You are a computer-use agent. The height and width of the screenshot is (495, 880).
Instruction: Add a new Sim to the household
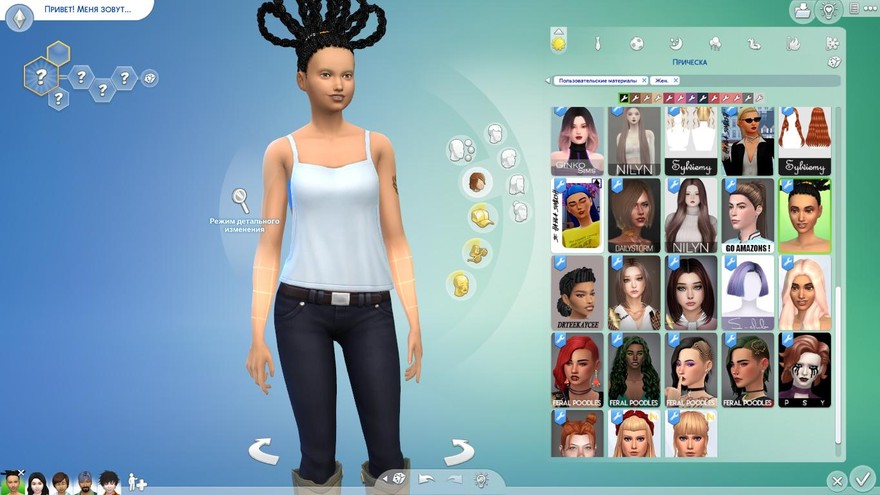coord(137,483)
